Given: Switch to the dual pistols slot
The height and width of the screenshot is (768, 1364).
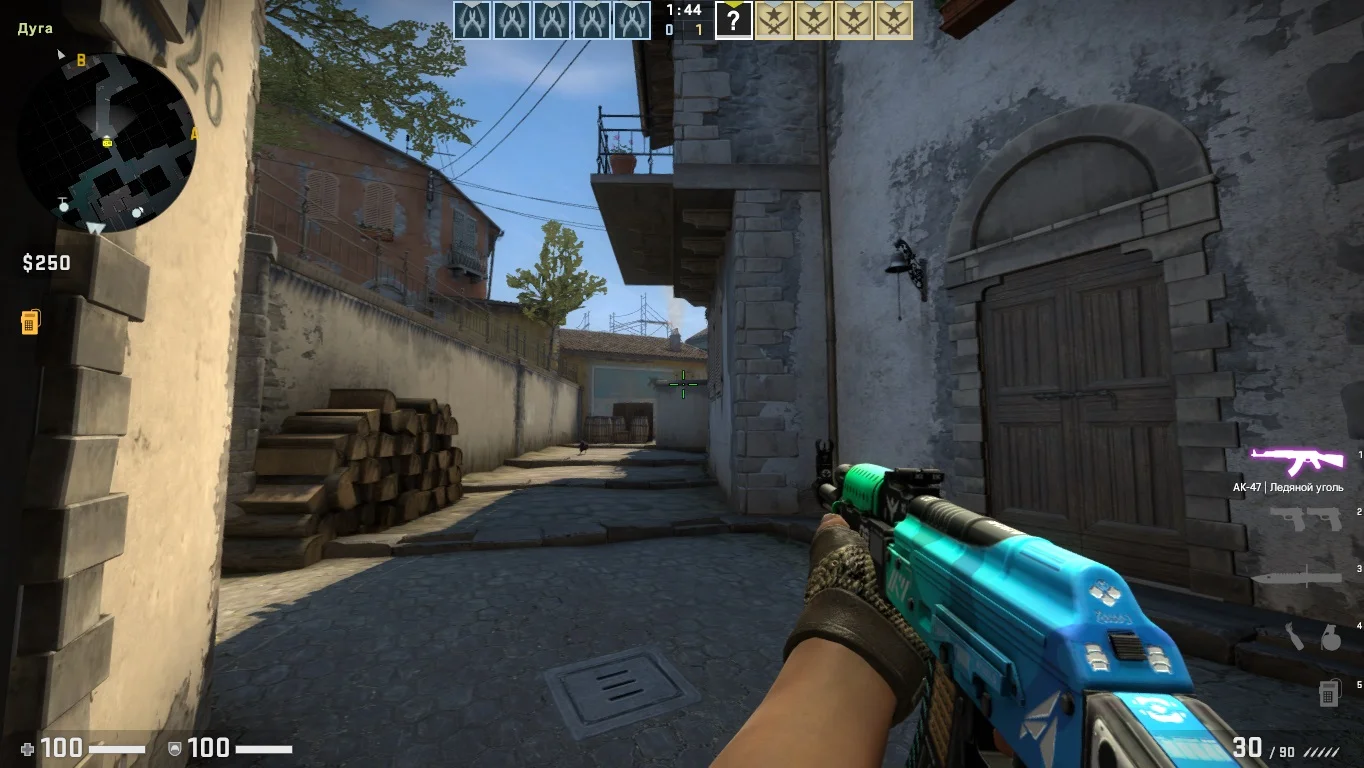Looking at the screenshot, I should 1305,518.
